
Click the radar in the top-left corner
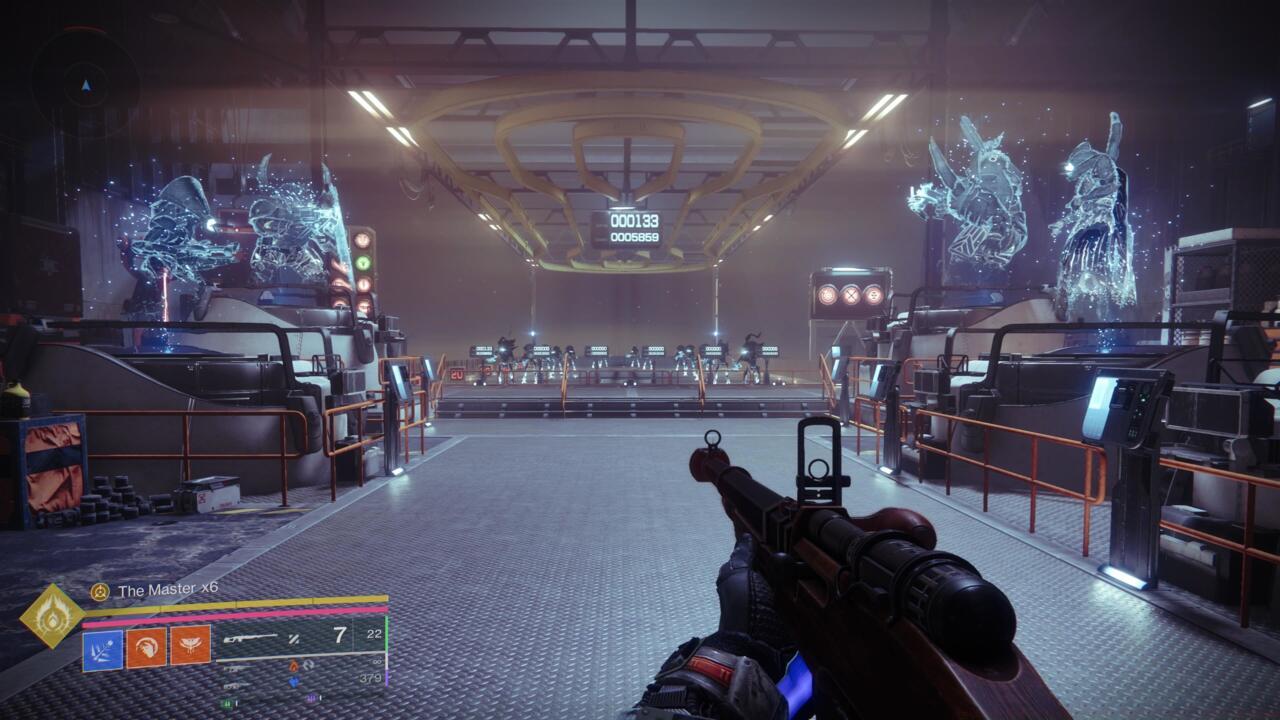point(85,84)
